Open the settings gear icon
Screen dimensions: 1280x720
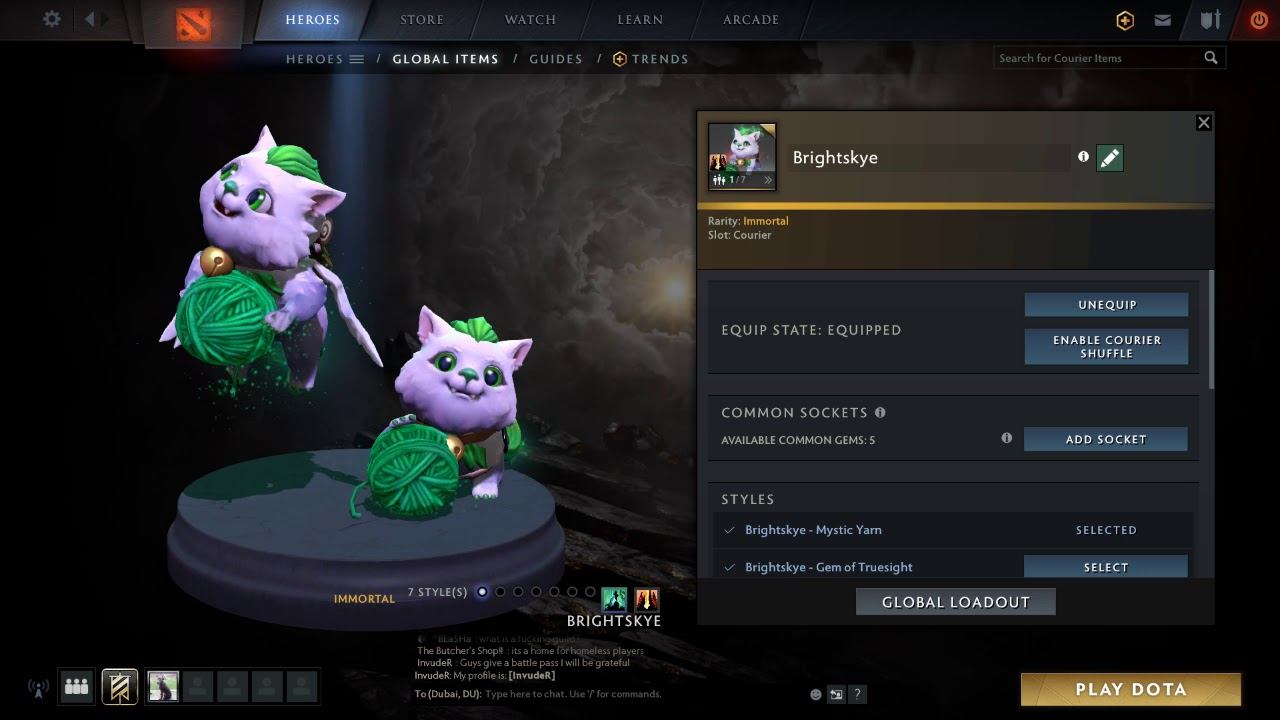[x=52, y=19]
